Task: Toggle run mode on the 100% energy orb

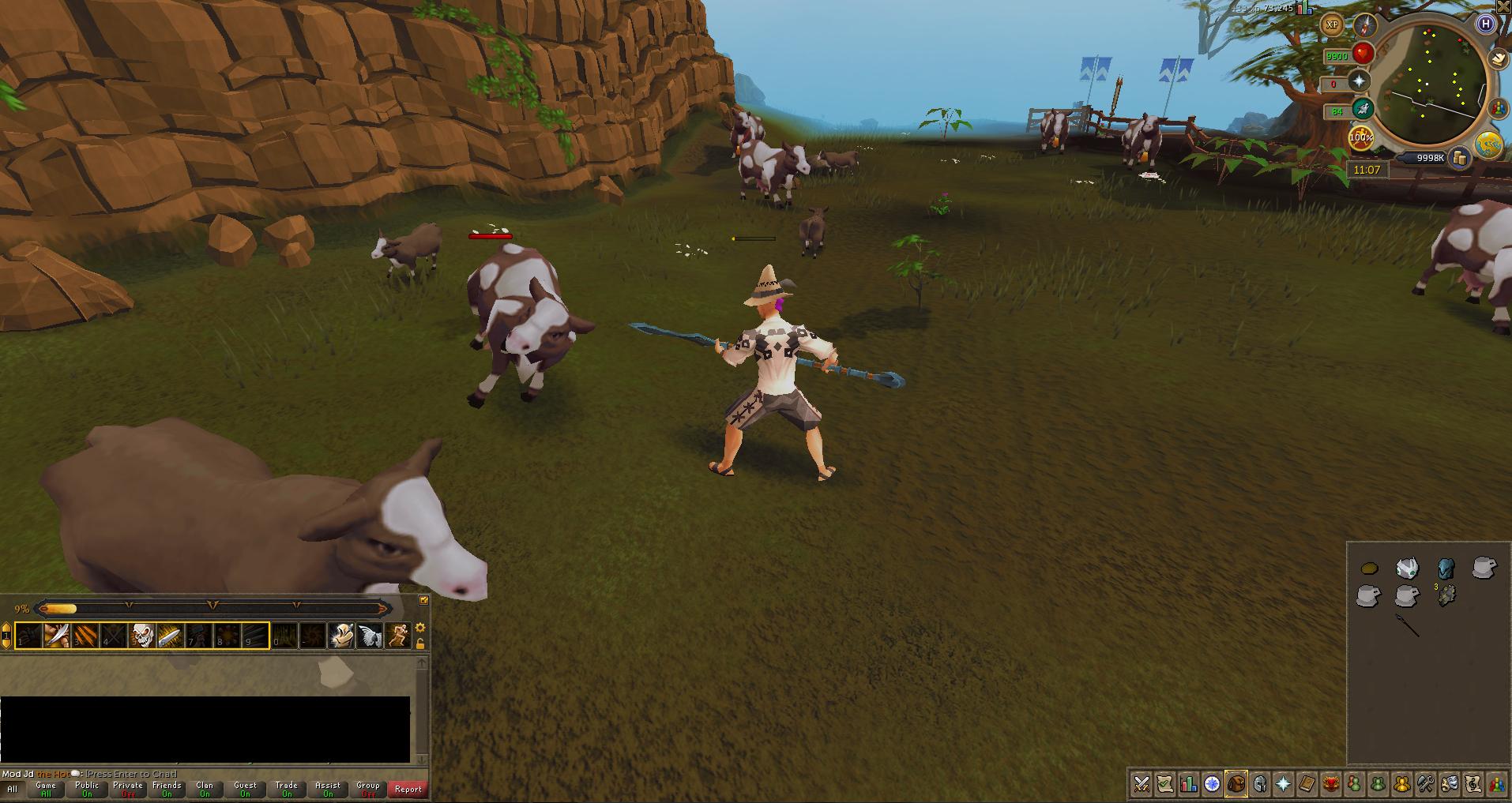Action: tap(1361, 137)
